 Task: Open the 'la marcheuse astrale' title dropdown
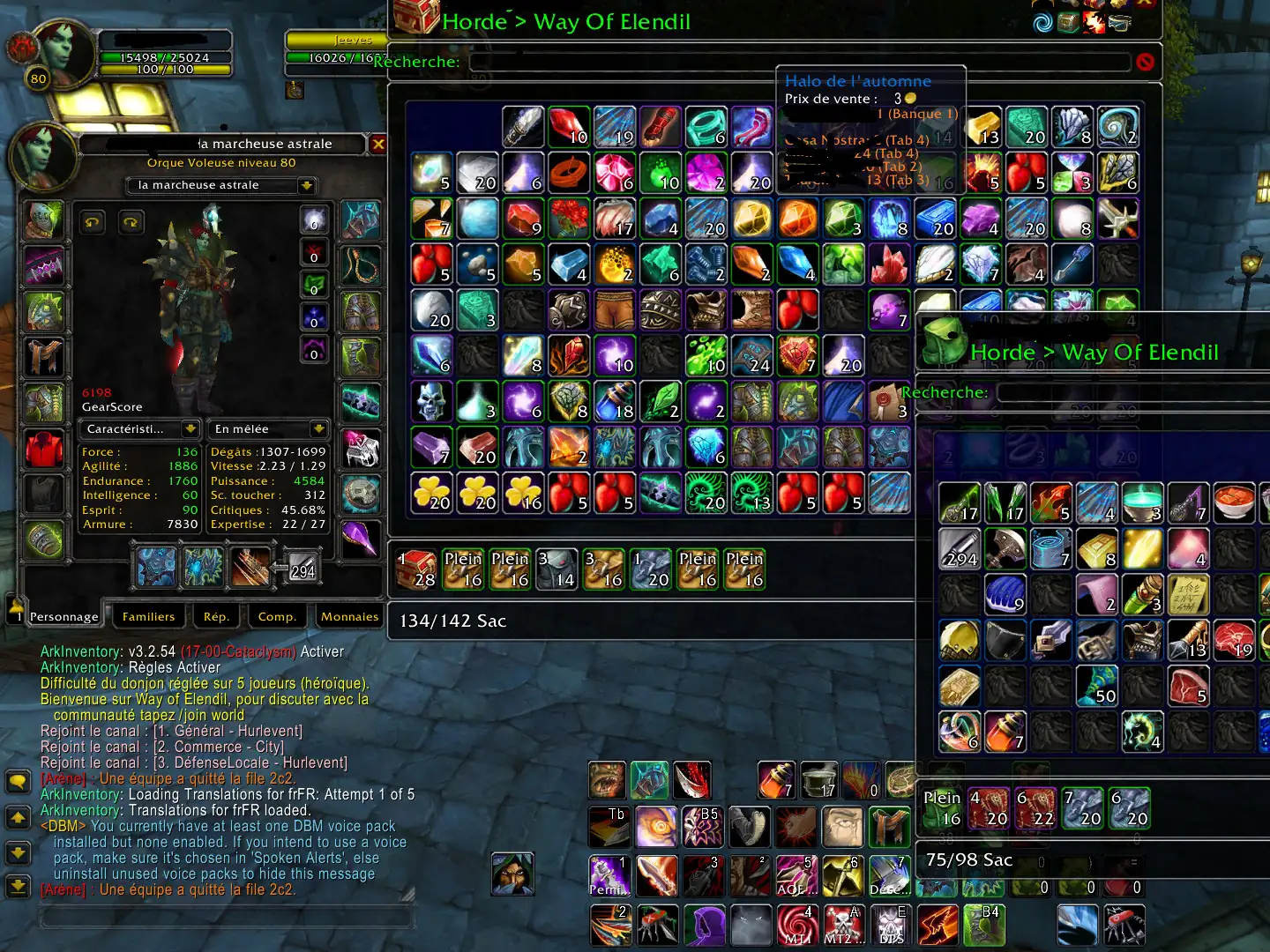(x=306, y=185)
